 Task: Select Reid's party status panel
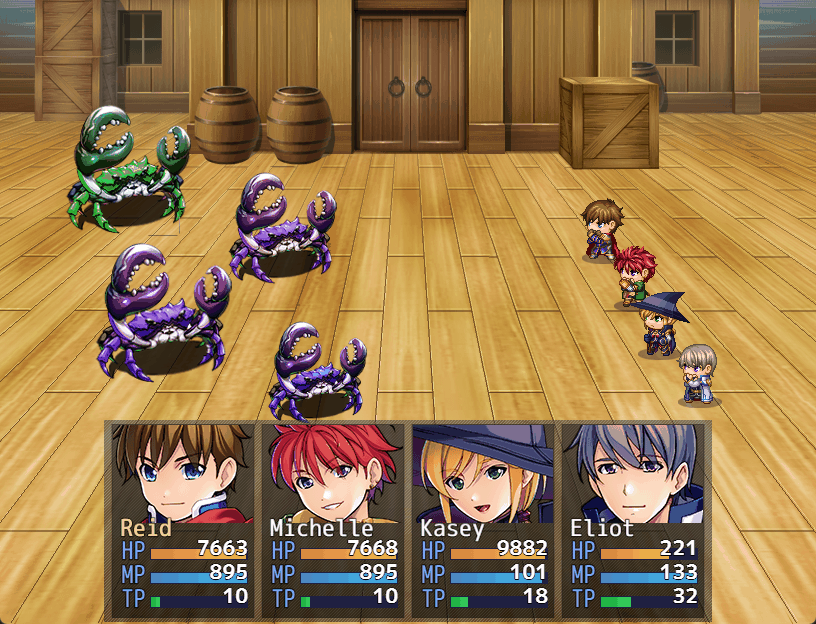(x=183, y=518)
